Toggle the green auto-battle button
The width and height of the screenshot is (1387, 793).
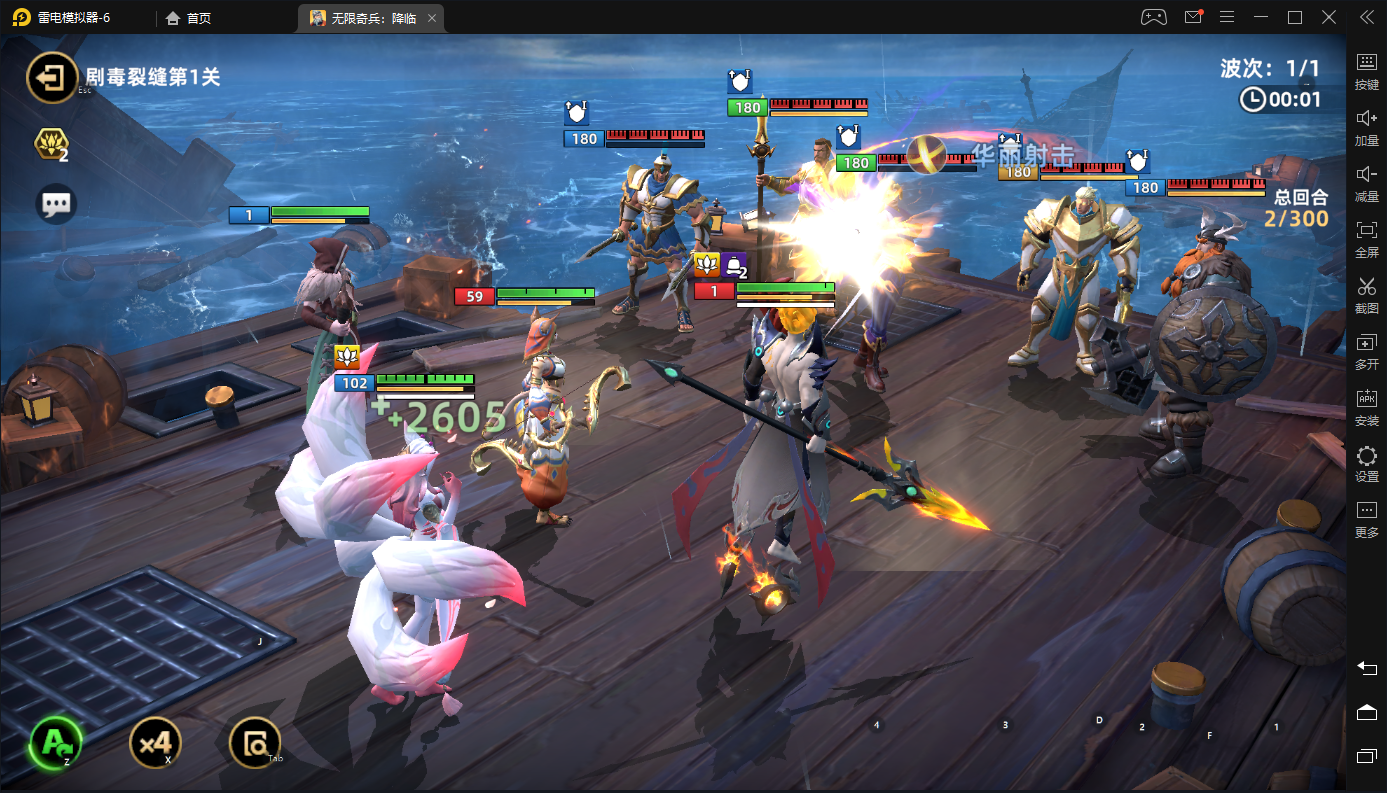[x=55, y=742]
